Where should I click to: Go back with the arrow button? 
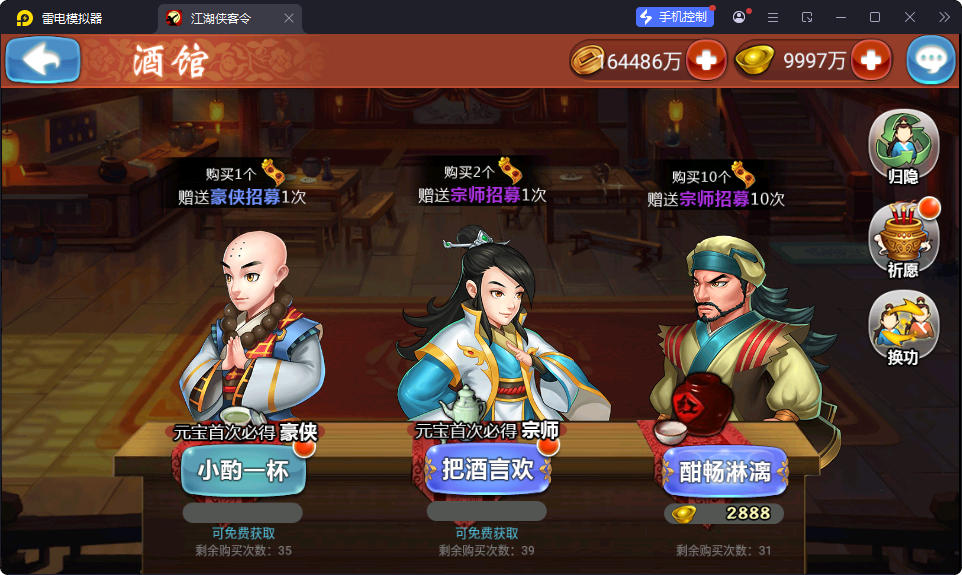(x=42, y=60)
